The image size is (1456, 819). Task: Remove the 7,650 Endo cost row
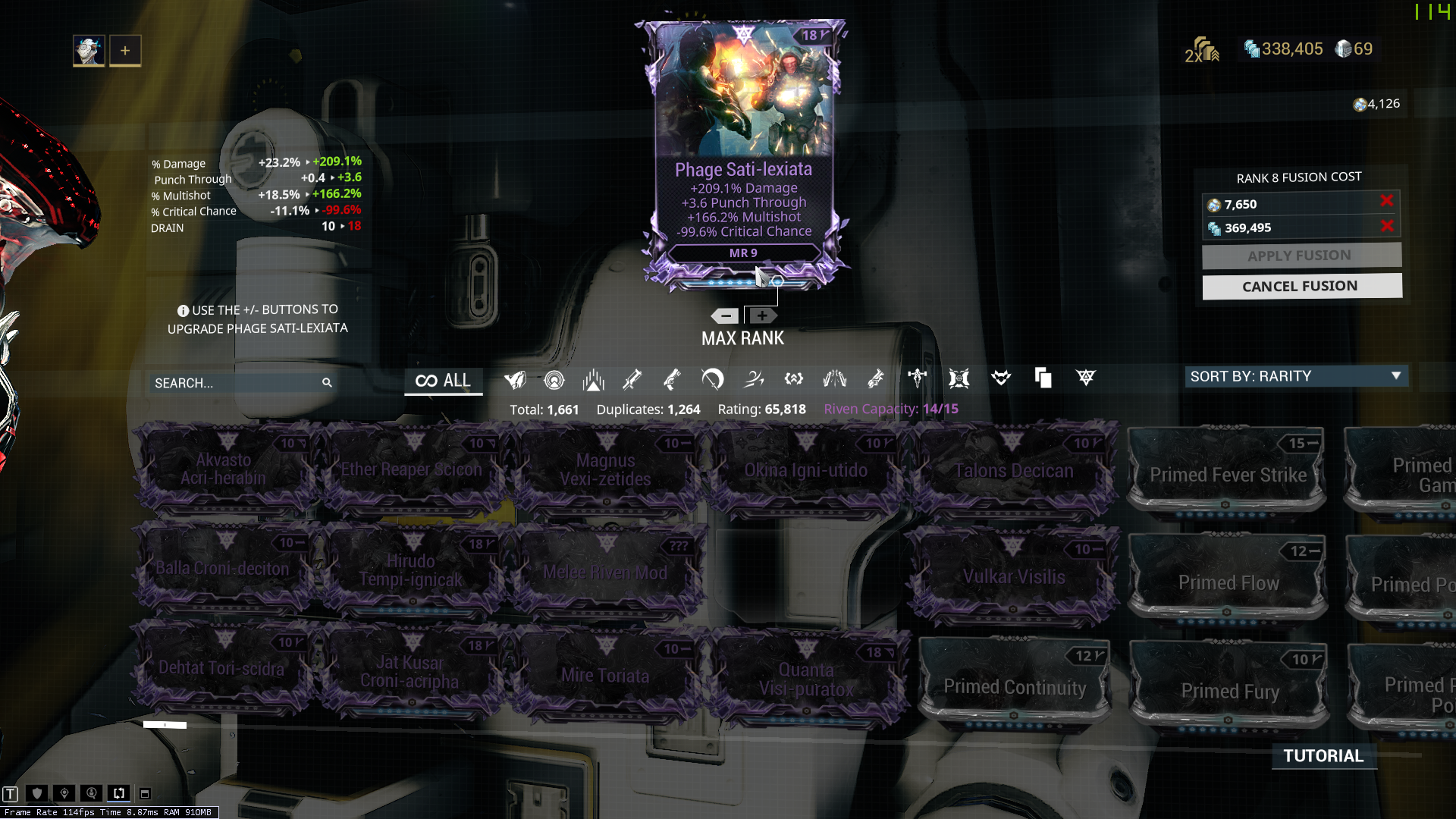[x=1386, y=201]
